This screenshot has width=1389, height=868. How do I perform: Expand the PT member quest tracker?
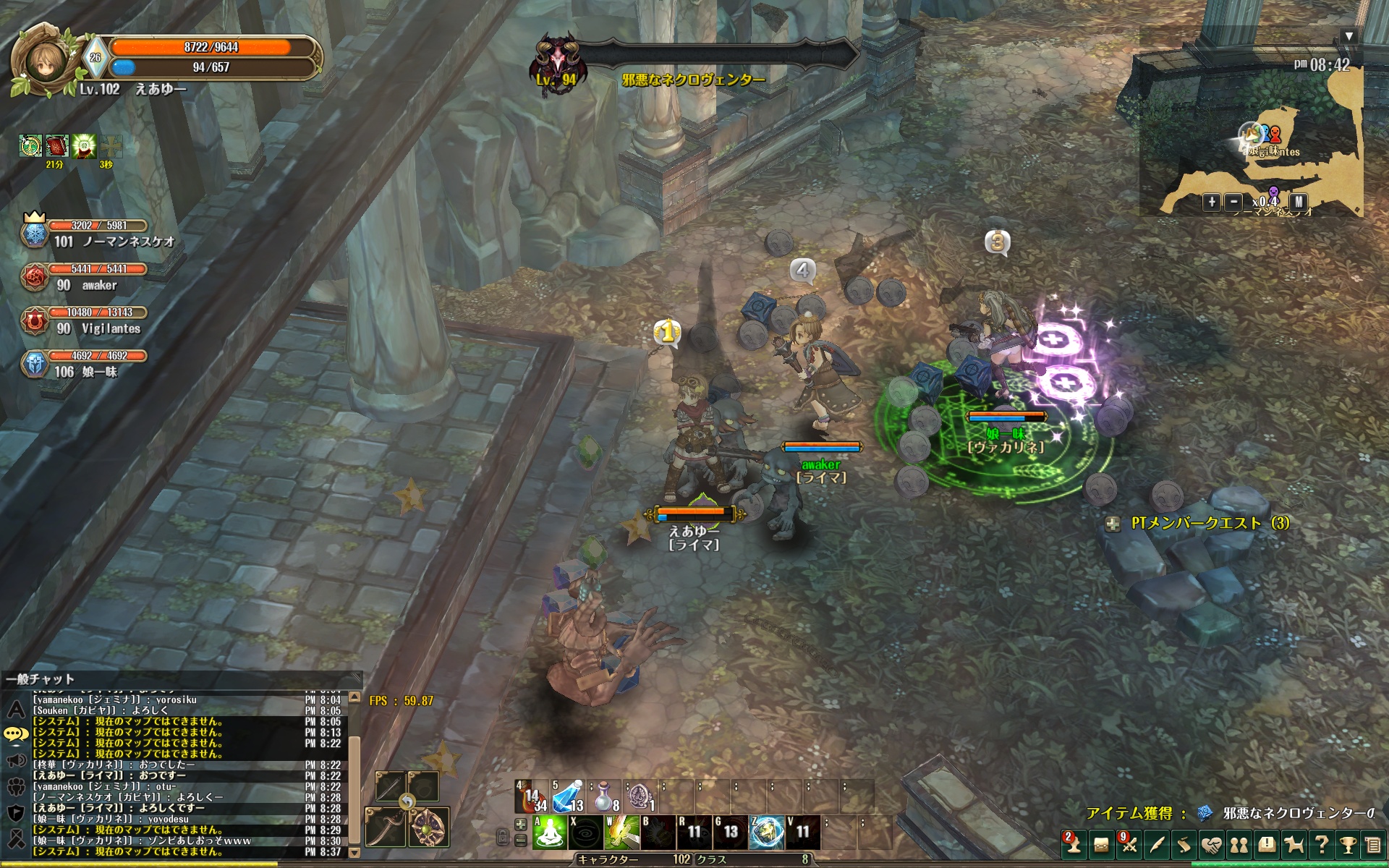pyautogui.click(x=1113, y=524)
